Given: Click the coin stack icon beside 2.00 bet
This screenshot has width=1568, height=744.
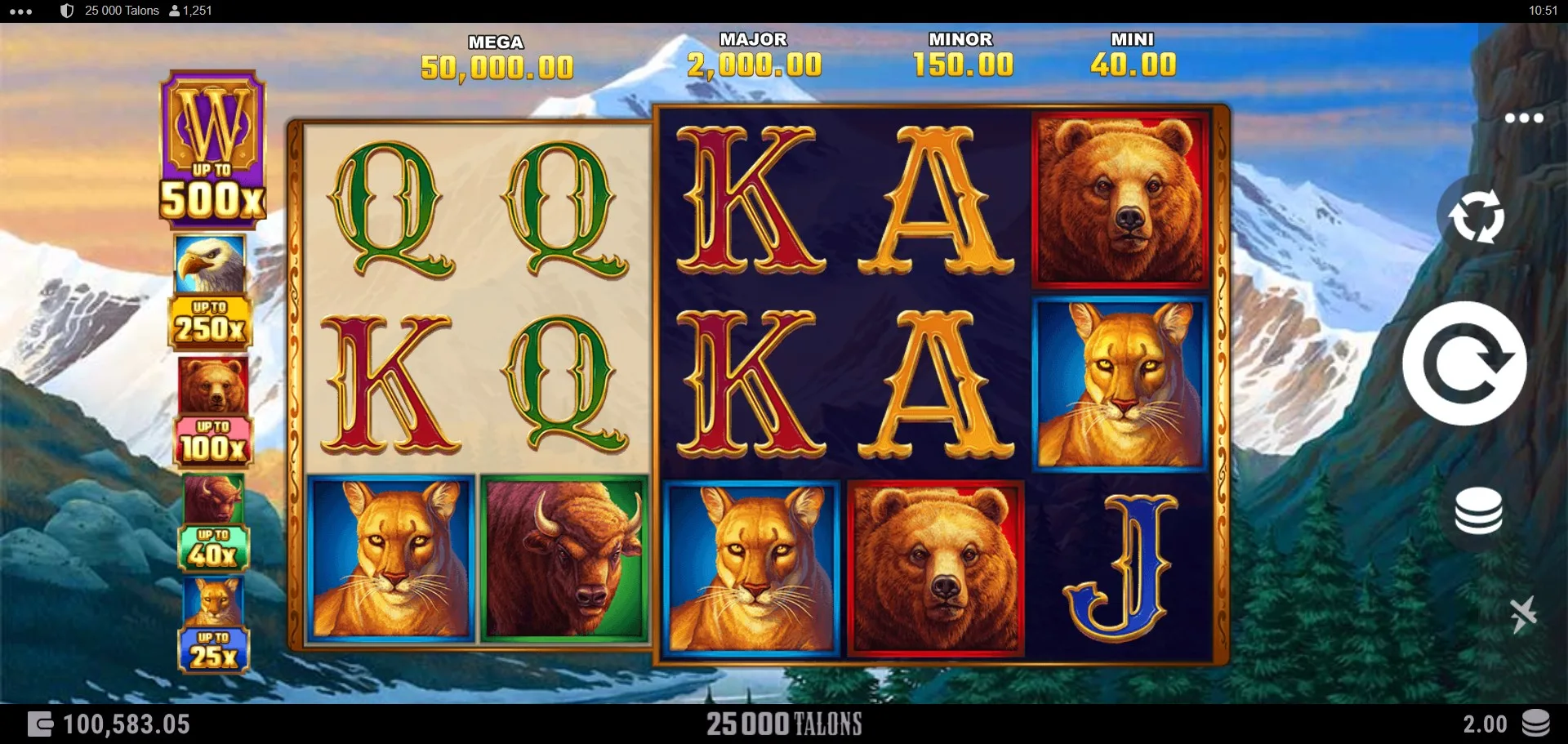Looking at the screenshot, I should (1535, 724).
